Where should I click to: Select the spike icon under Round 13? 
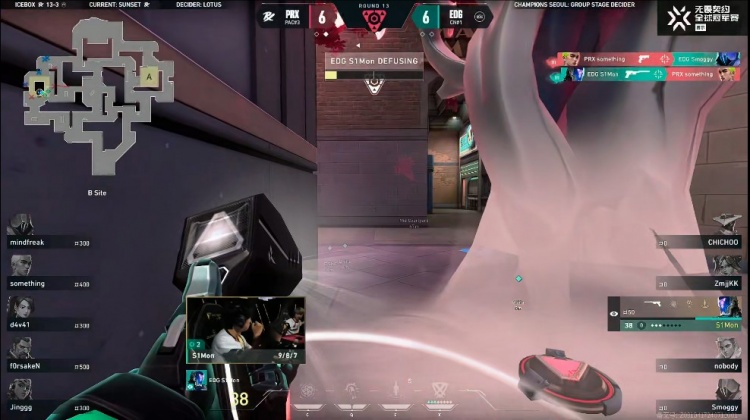[374, 22]
